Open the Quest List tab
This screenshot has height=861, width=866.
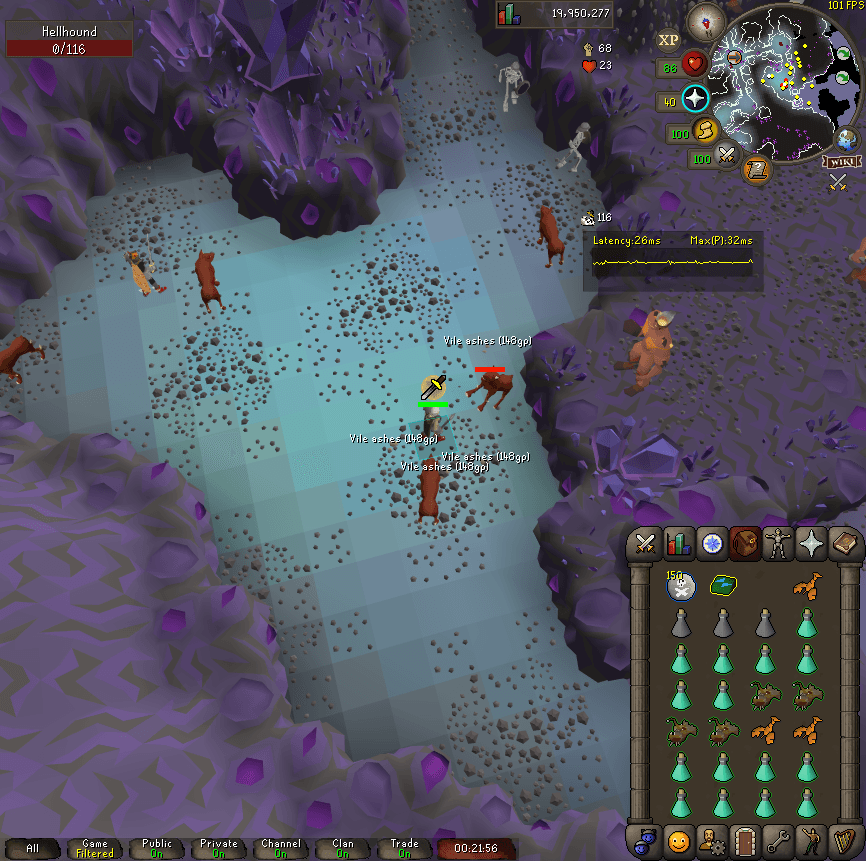pos(712,543)
